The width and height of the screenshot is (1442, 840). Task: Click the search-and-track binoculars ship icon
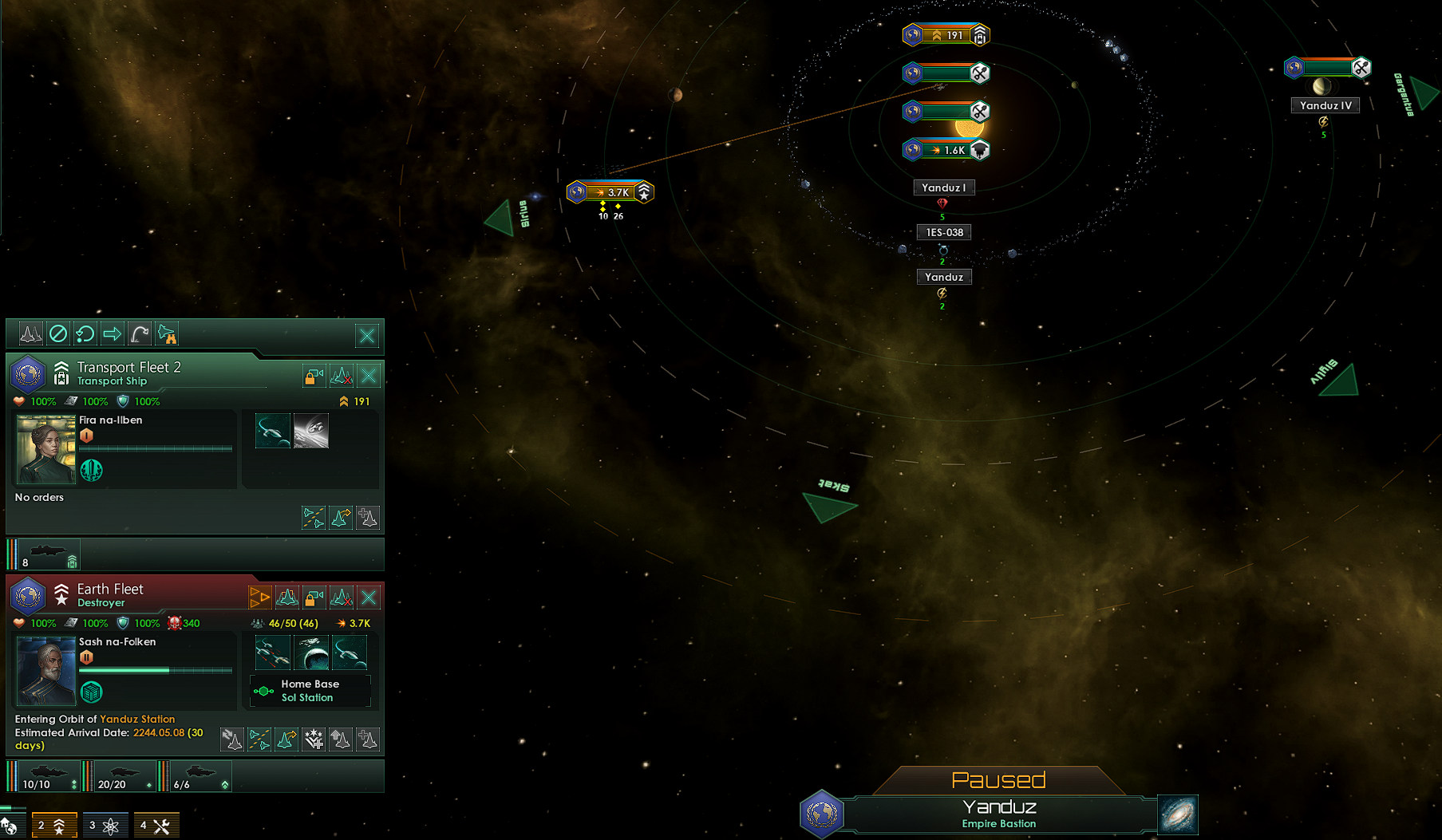[x=168, y=335]
